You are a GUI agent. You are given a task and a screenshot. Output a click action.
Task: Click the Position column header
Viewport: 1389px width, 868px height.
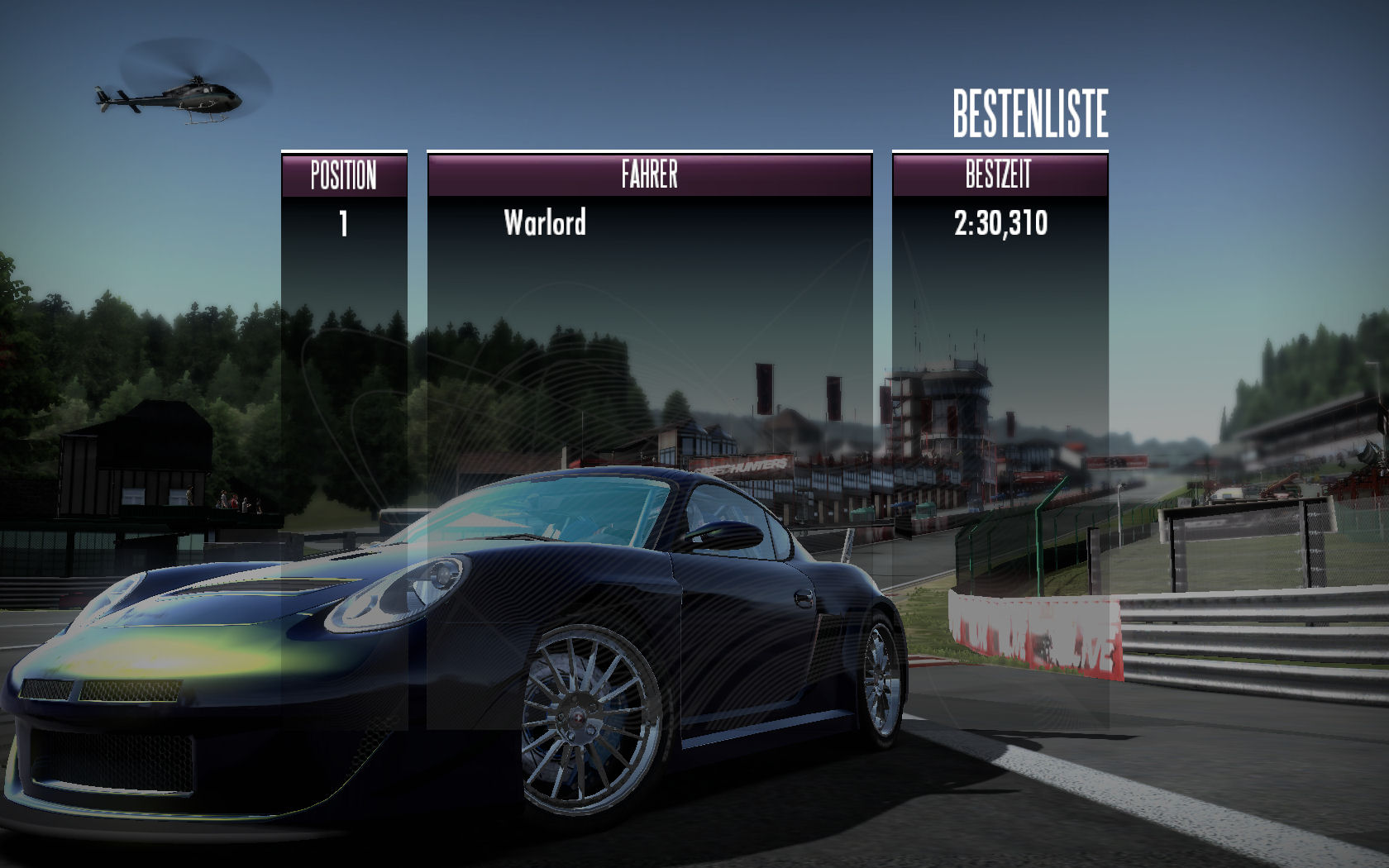(x=344, y=175)
